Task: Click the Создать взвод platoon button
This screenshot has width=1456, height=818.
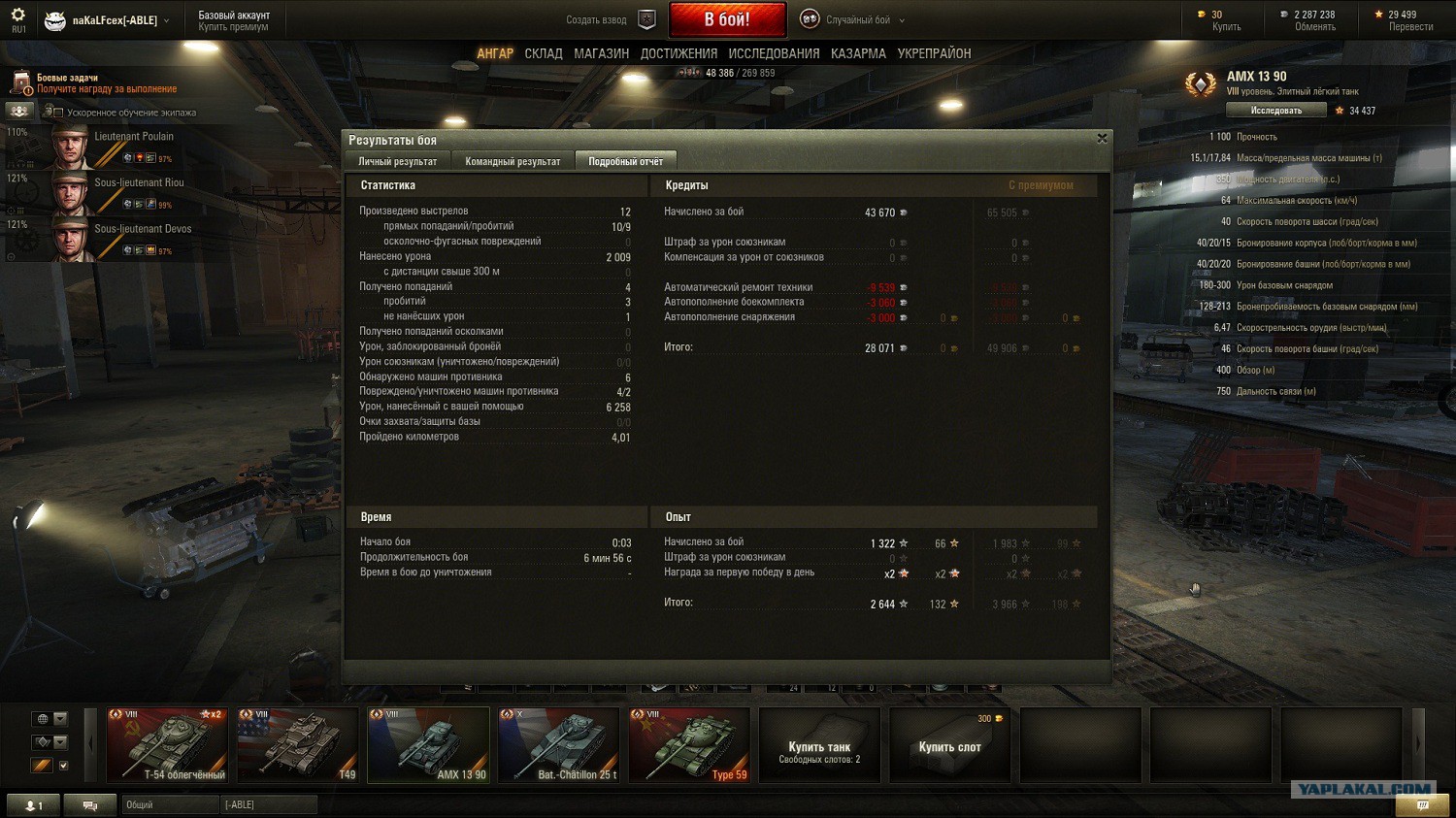Action: tap(612, 19)
